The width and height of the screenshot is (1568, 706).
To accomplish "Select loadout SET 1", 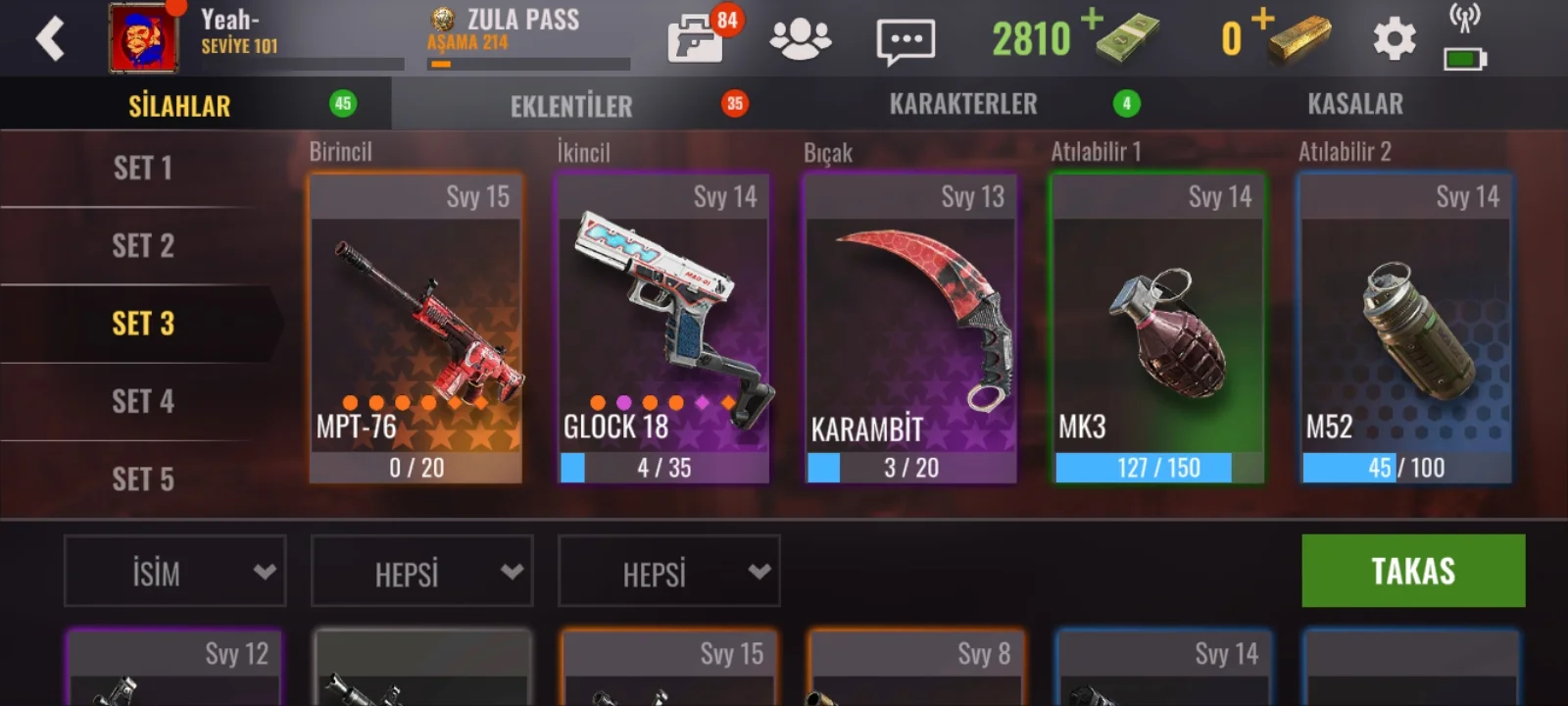I will tap(143, 169).
